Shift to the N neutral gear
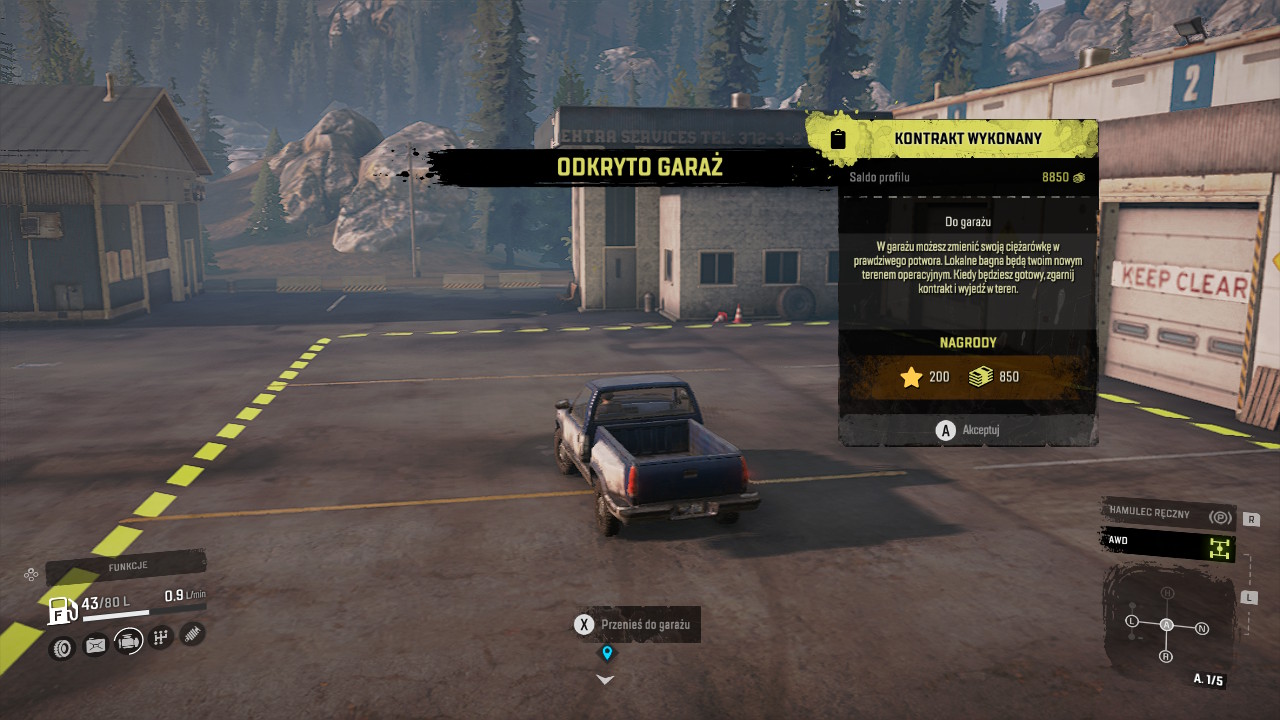Image resolution: width=1280 pixels, height=720 pixels. click(x=1202, y=629)
